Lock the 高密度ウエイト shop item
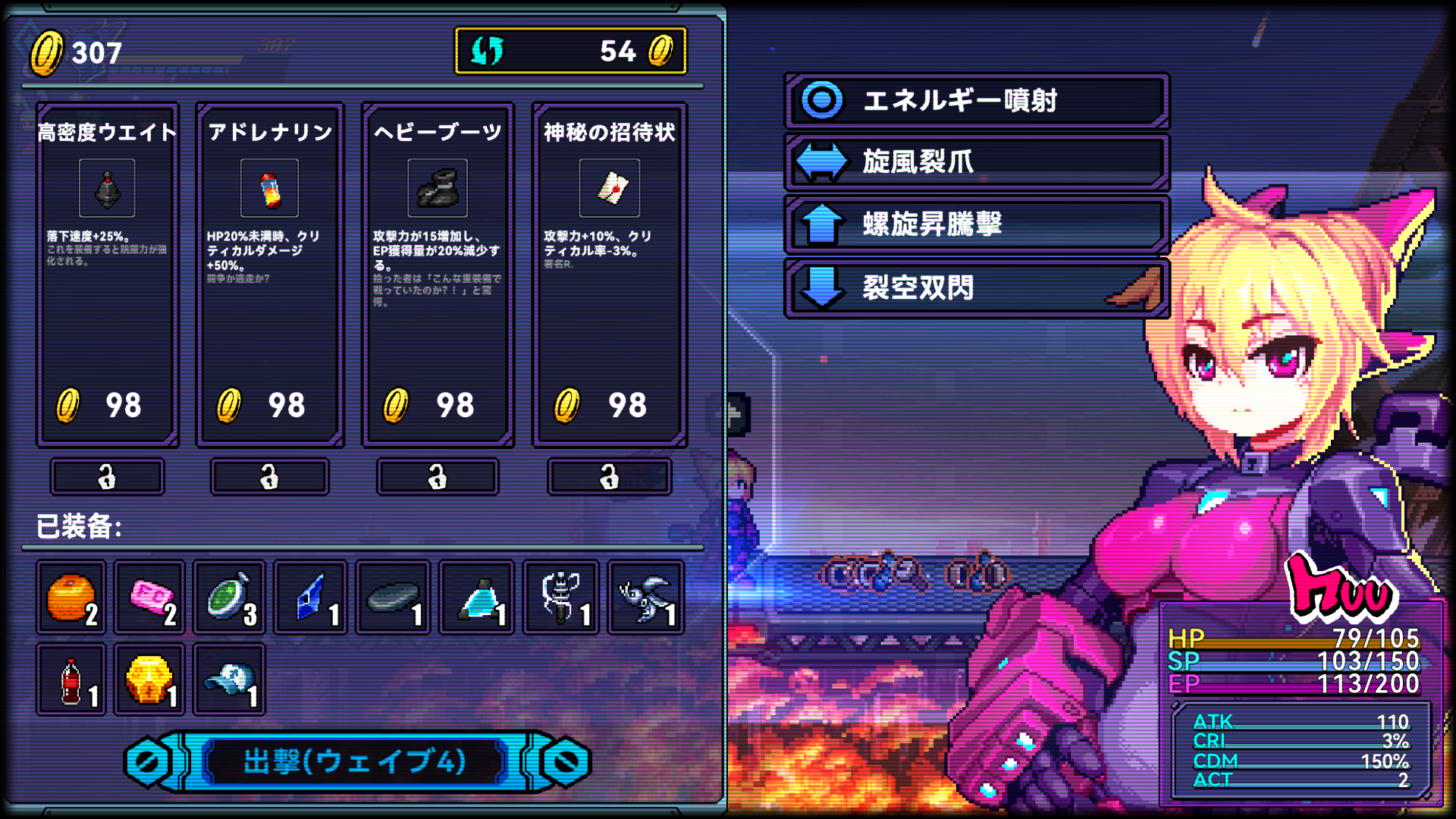Screen dimensions: 1456x819 pyautogui.click(x=107, y=477)
